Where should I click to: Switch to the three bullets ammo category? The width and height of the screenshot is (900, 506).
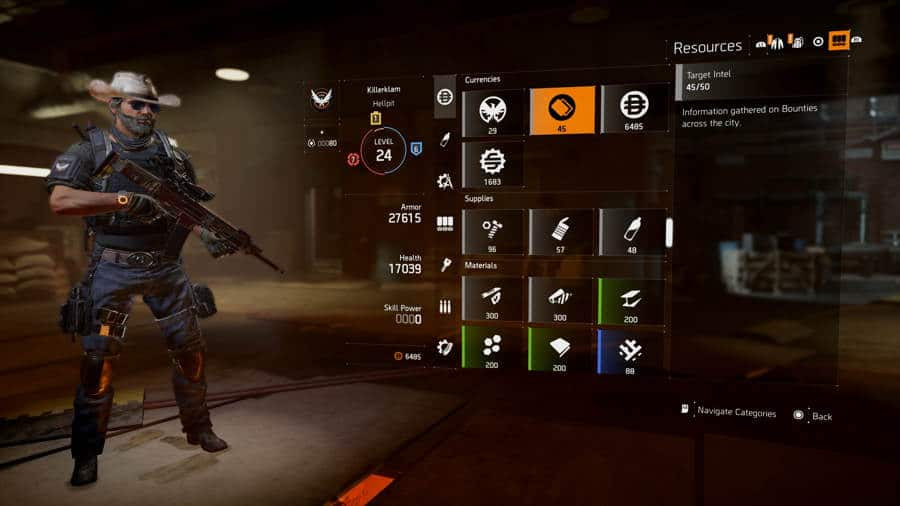click(x=445, y=307)
